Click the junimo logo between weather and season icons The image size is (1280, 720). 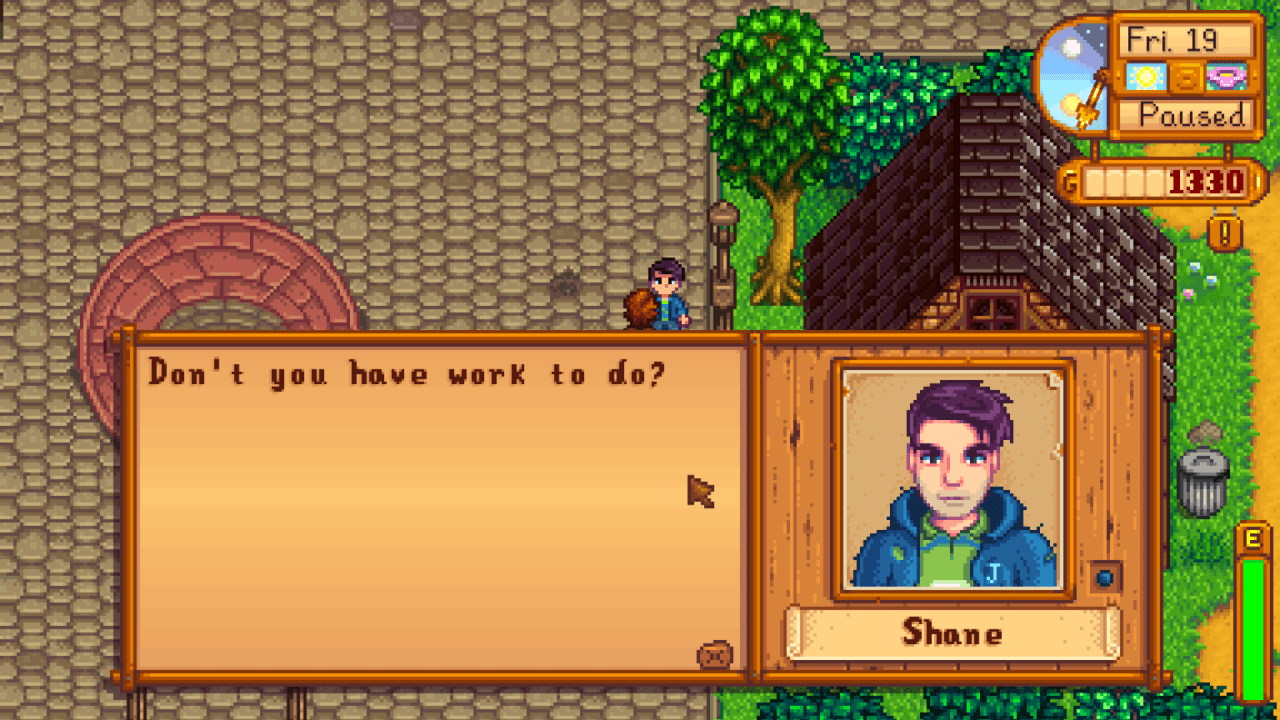coord(1186,76)
